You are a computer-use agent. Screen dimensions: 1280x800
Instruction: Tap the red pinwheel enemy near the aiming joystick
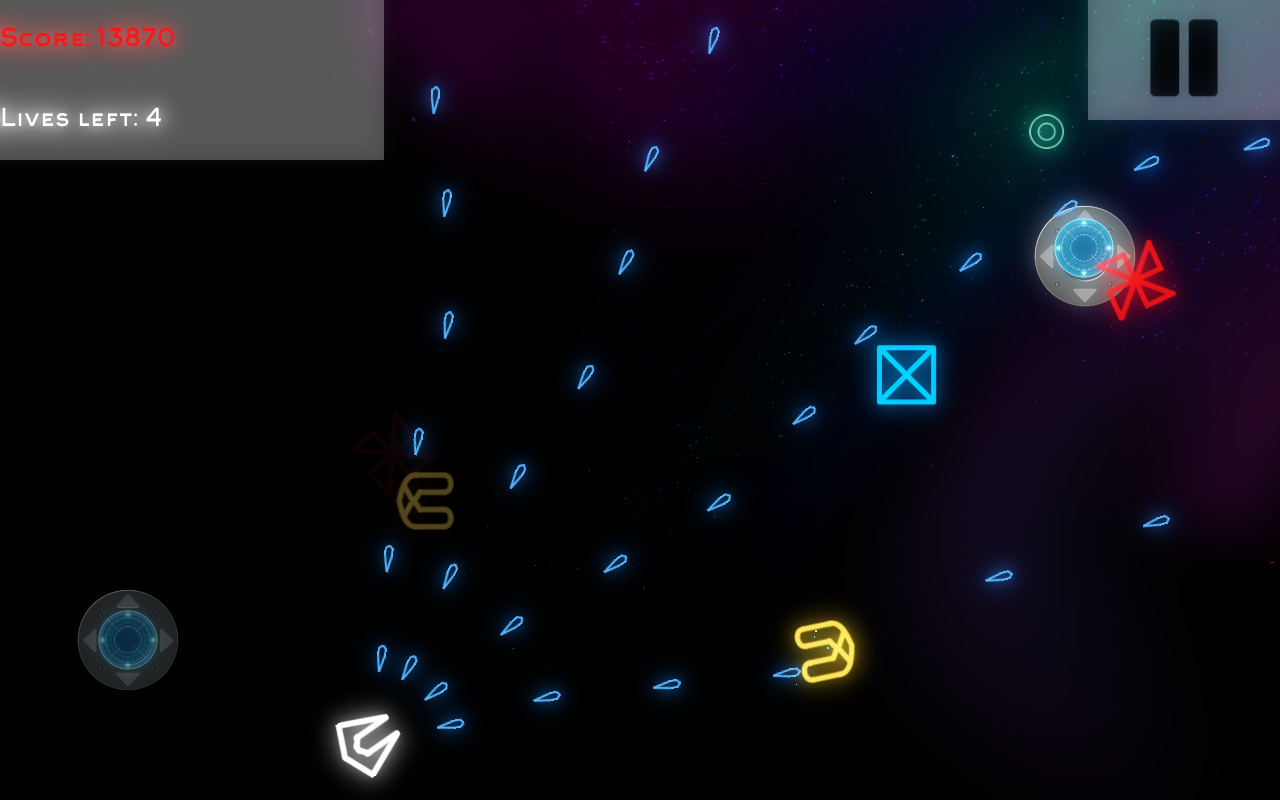pos(1138,281)
